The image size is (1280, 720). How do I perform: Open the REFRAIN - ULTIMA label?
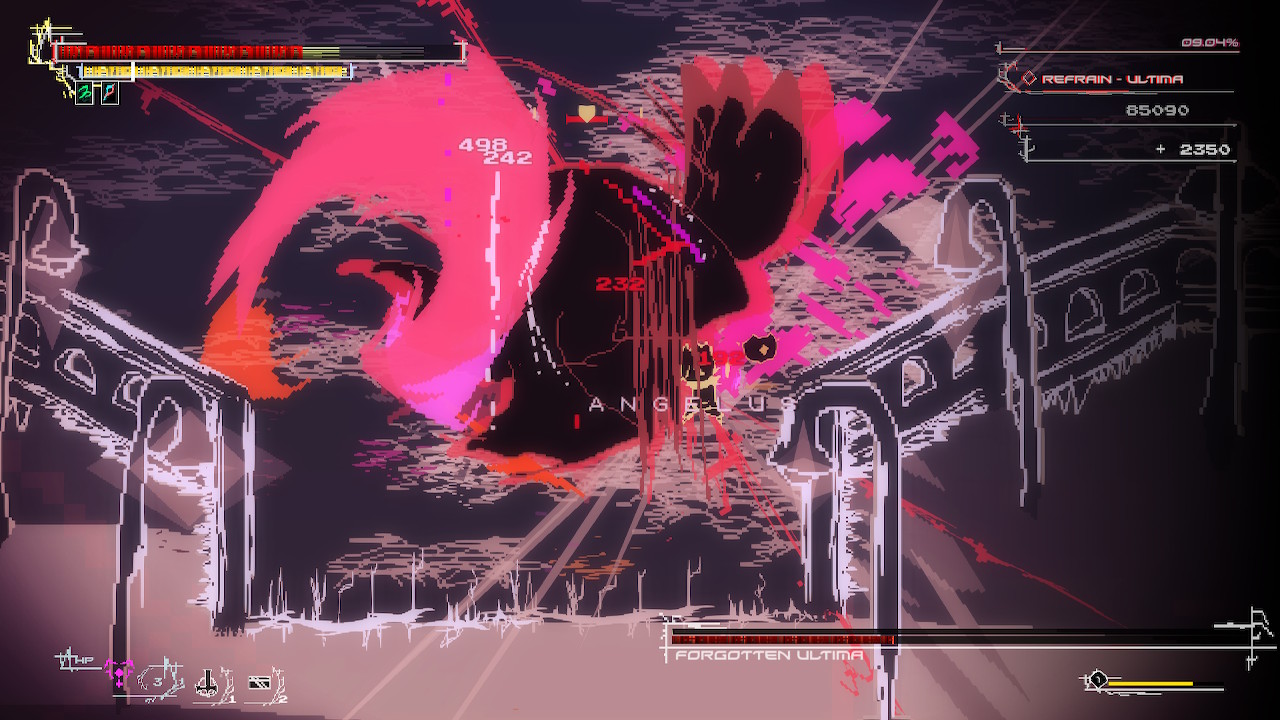pyautogui.click(x=1112, y=78)
